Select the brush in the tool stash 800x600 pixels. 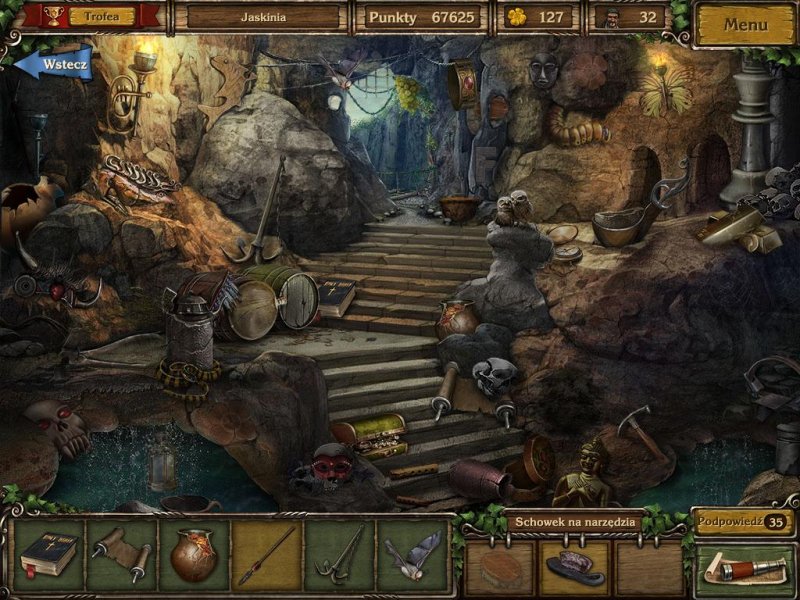[500, 567]
